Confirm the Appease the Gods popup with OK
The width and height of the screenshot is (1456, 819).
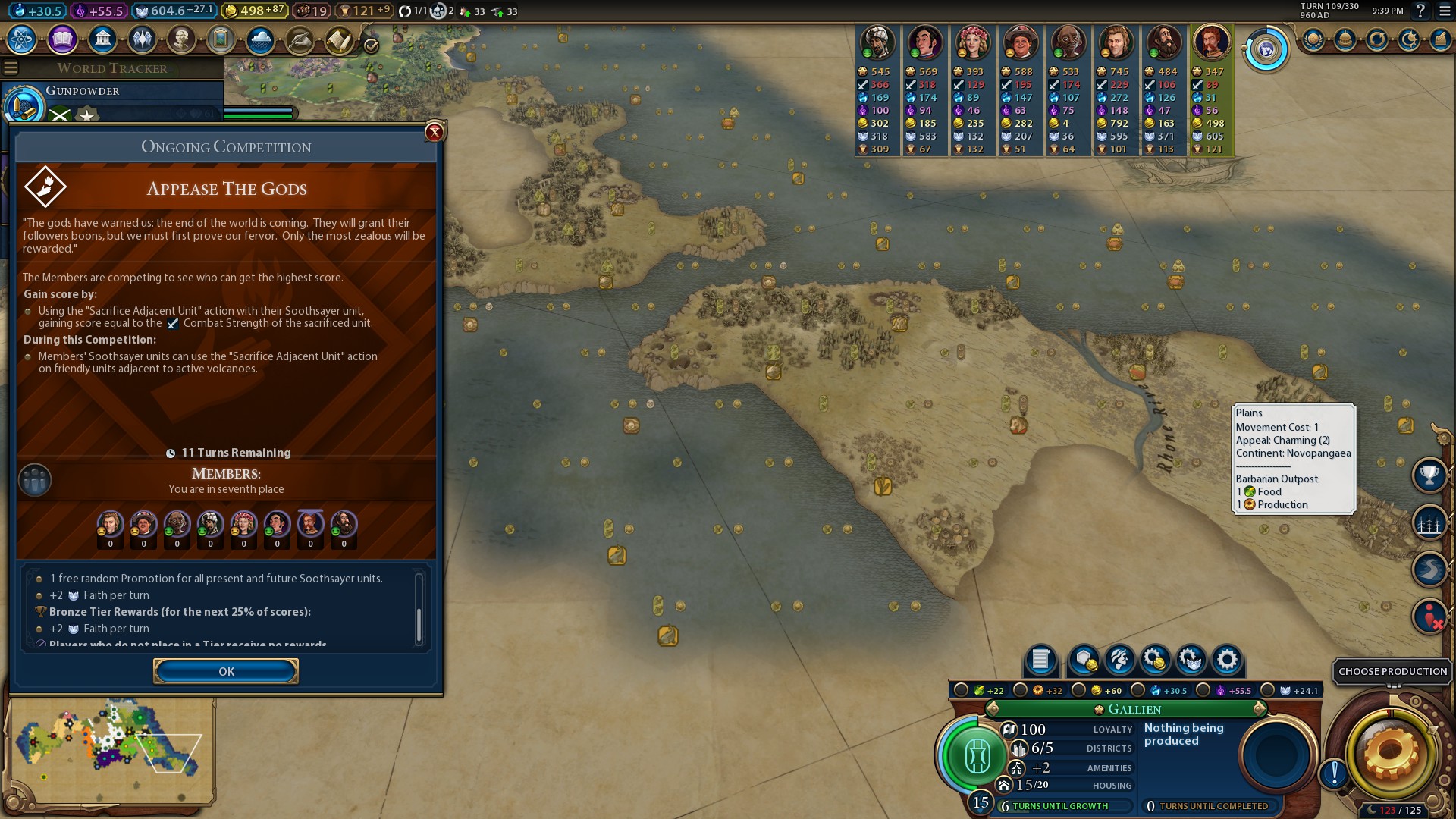[x=226, y=671]
